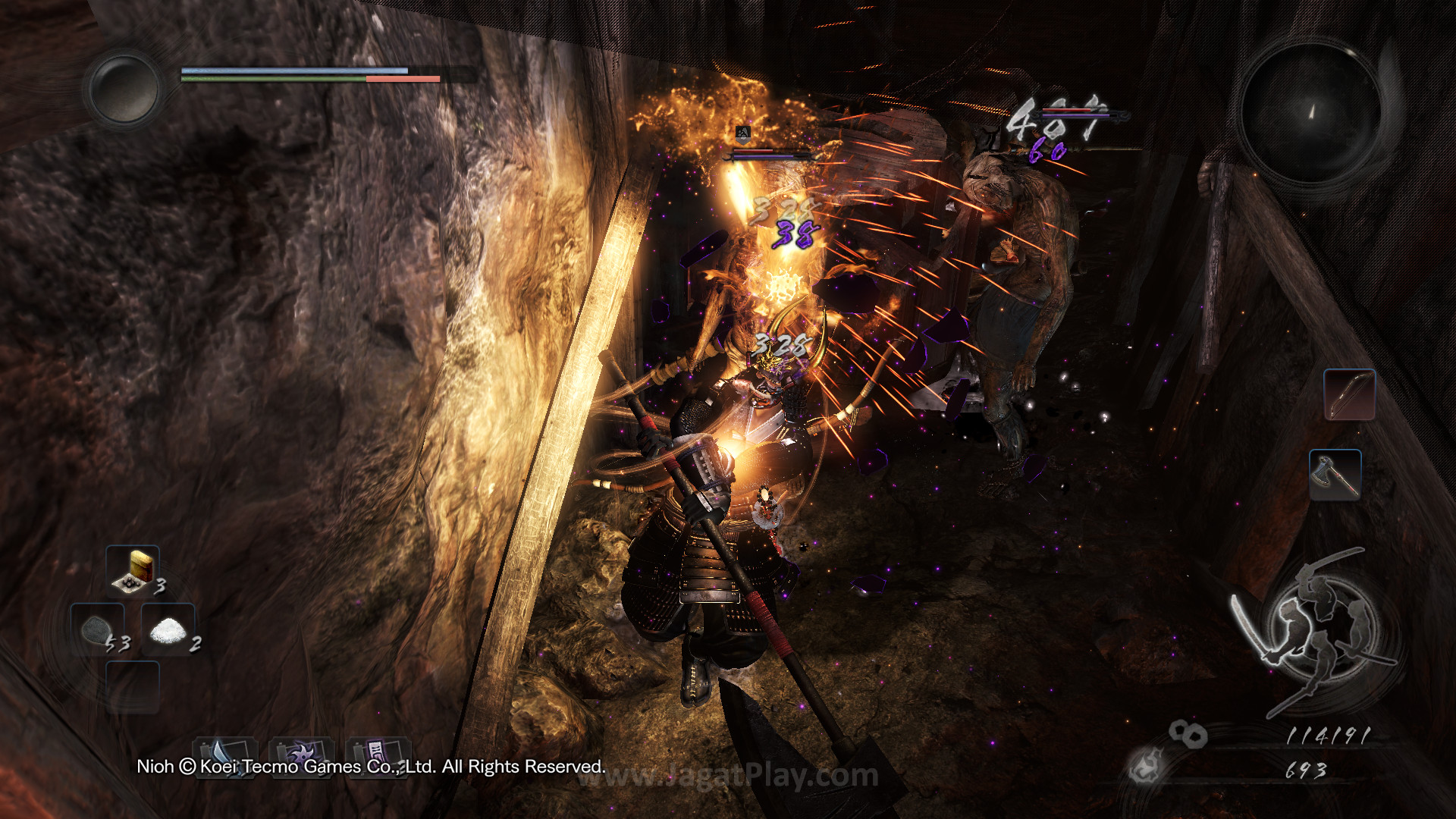
Task: Use the grey stone item slot
Action: click(x=99, y=629)
